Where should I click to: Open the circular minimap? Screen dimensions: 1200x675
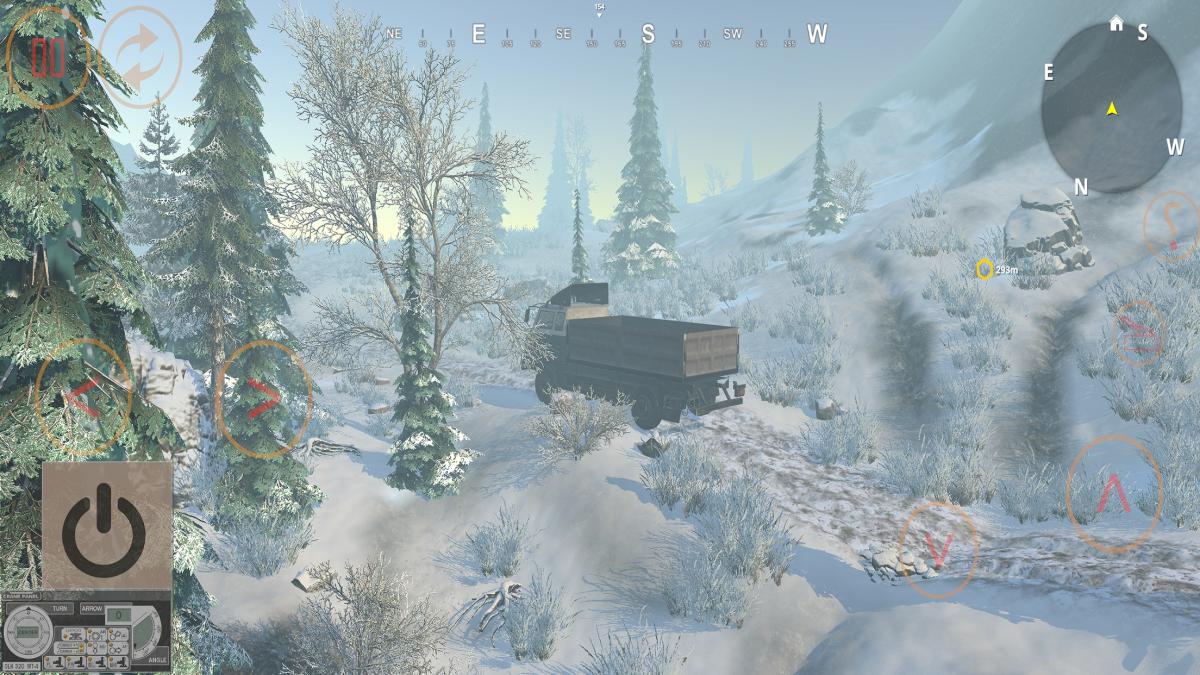[x=1111, y=108]
